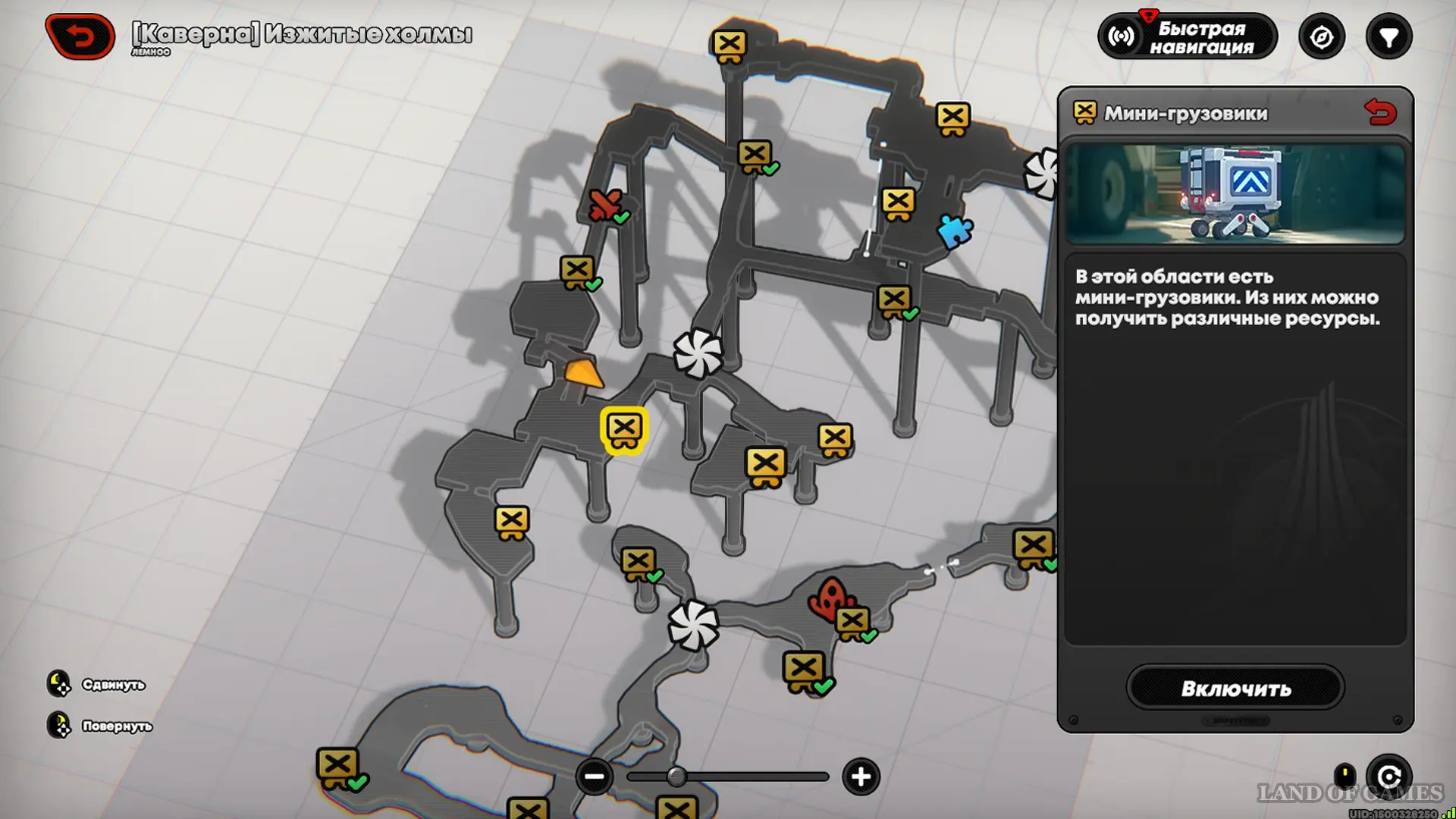Go back with the top-left return button
This screenshot has height=819, width=1456.
[x=80, y=36]
